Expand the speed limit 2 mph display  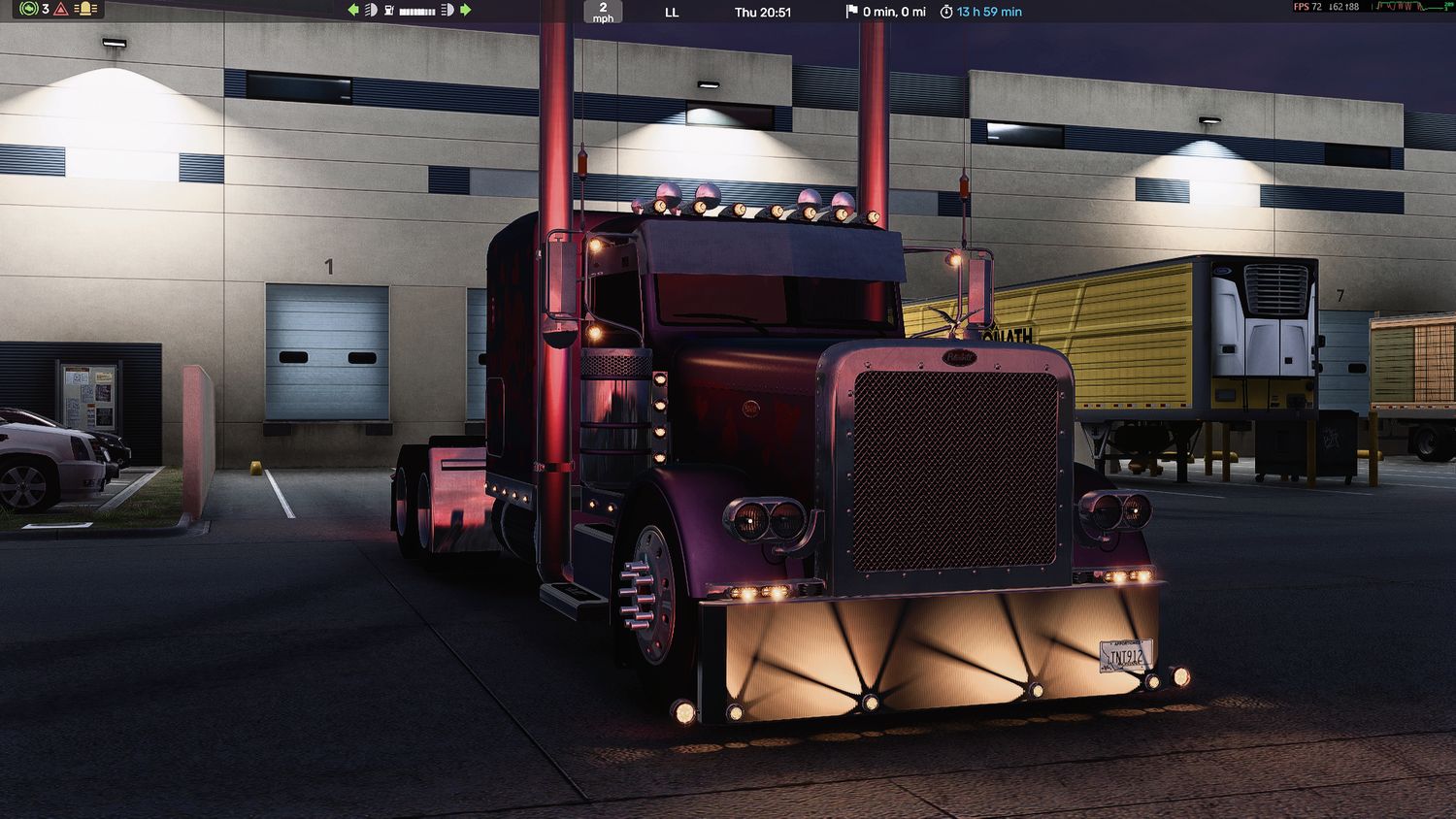pyautogui.click(x=603, y=13)
